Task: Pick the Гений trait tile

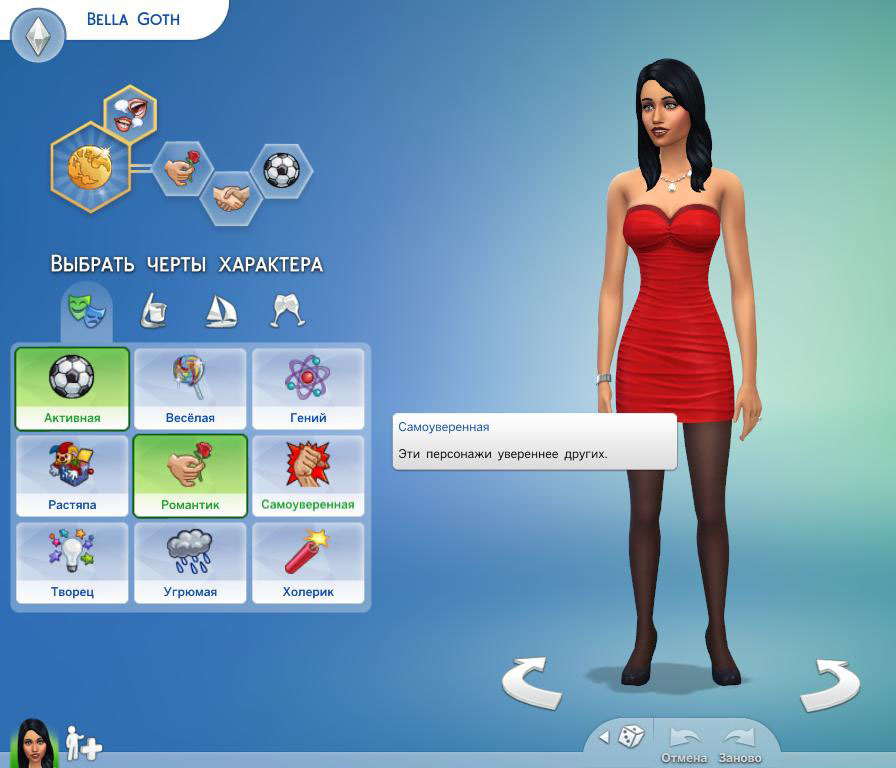Action: (x=308, y=389)
